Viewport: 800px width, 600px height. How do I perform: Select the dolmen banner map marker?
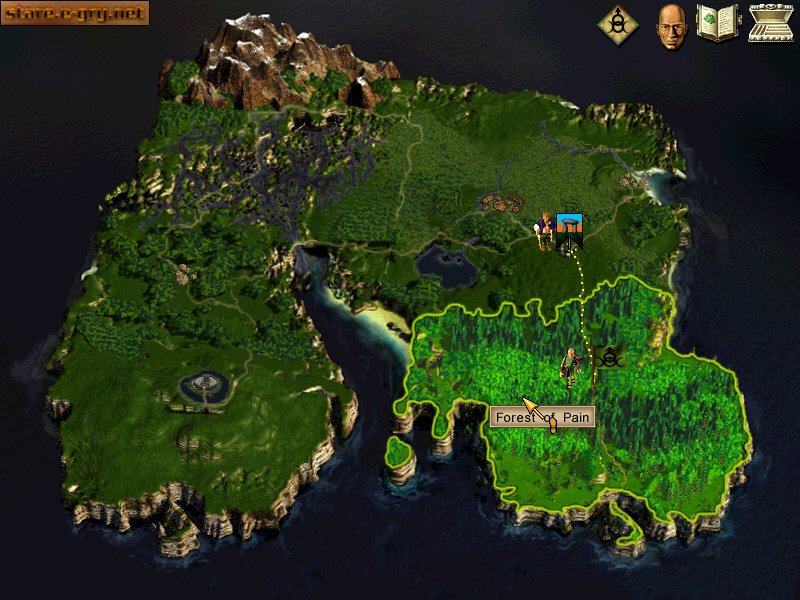pyautogui.click(x=570, y=230)
